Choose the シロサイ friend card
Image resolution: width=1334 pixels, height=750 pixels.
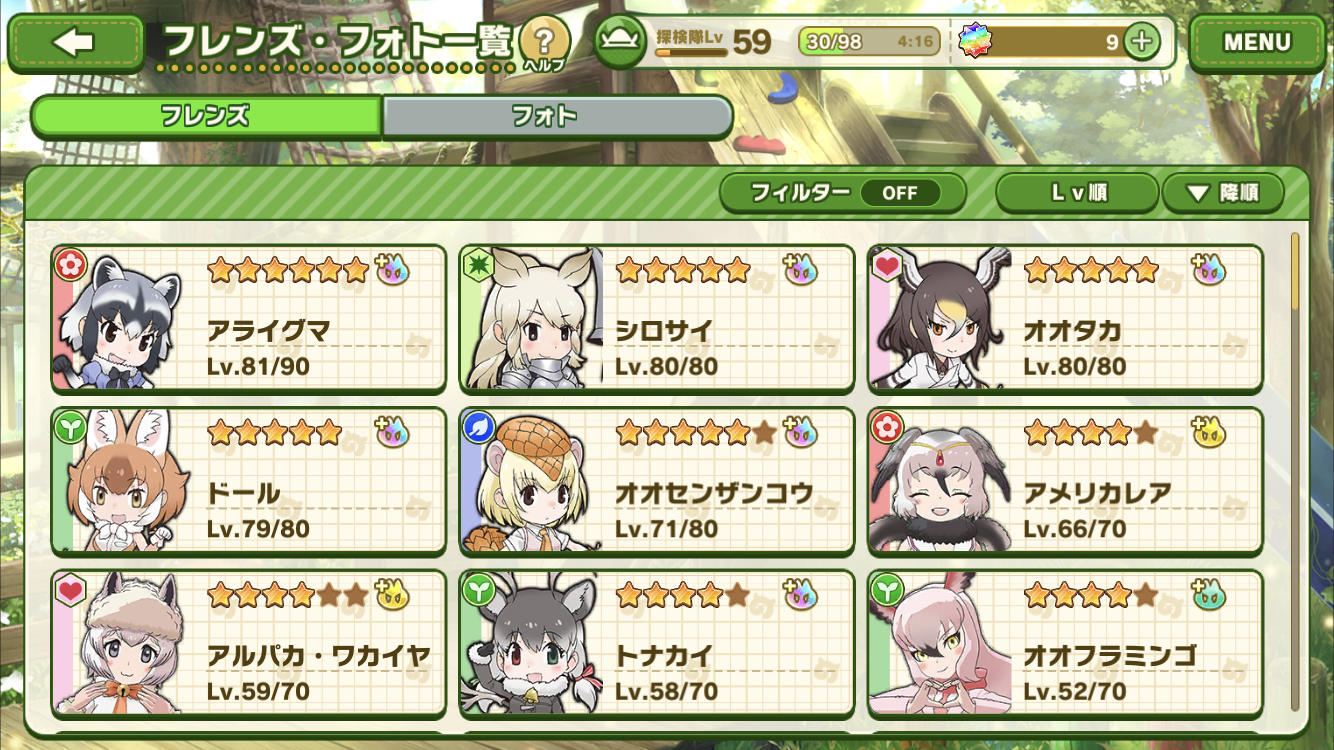657,319
